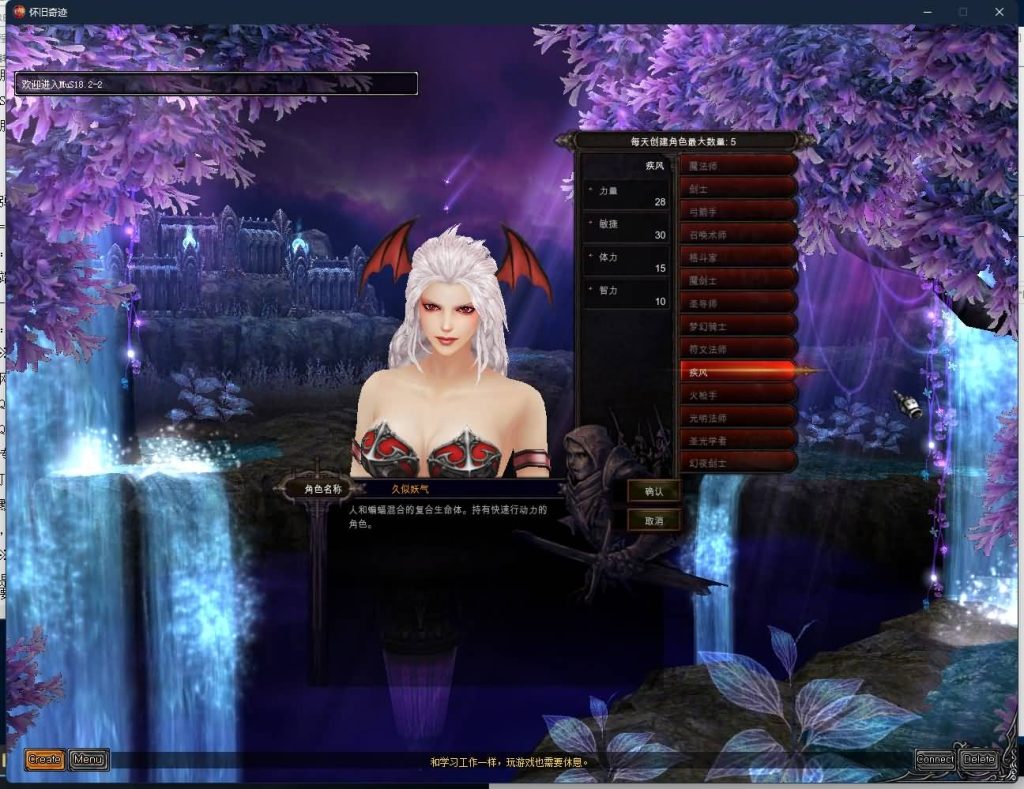This screenshot has height=789, width=1024.
Task: Select the 梦幻骑士 class
Action: coord(738,325)
